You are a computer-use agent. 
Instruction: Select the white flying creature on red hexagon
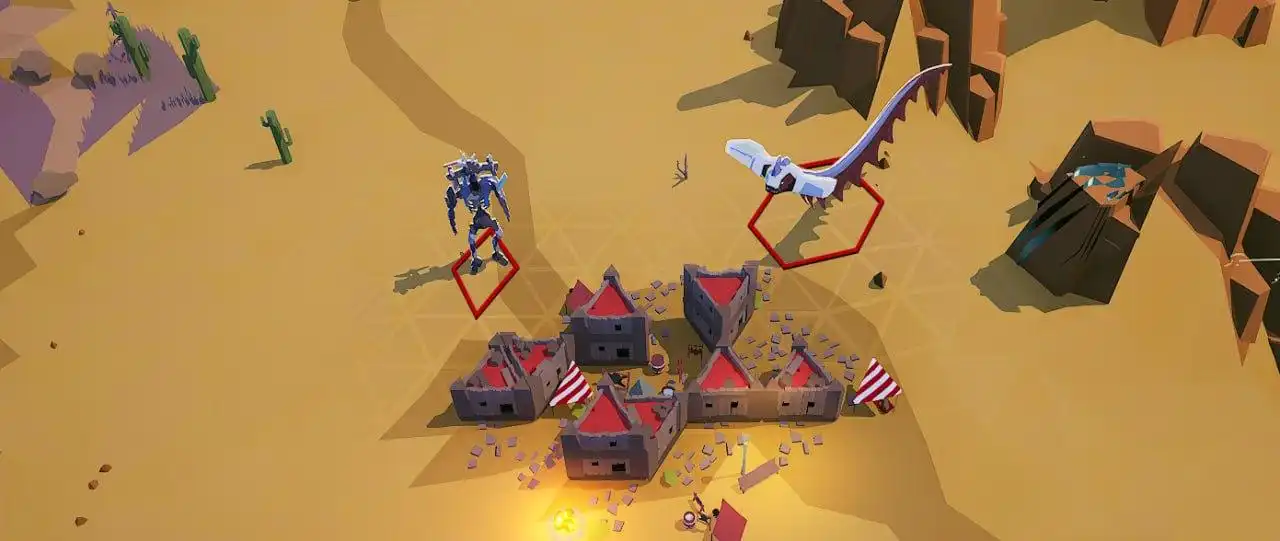[792, 172]
